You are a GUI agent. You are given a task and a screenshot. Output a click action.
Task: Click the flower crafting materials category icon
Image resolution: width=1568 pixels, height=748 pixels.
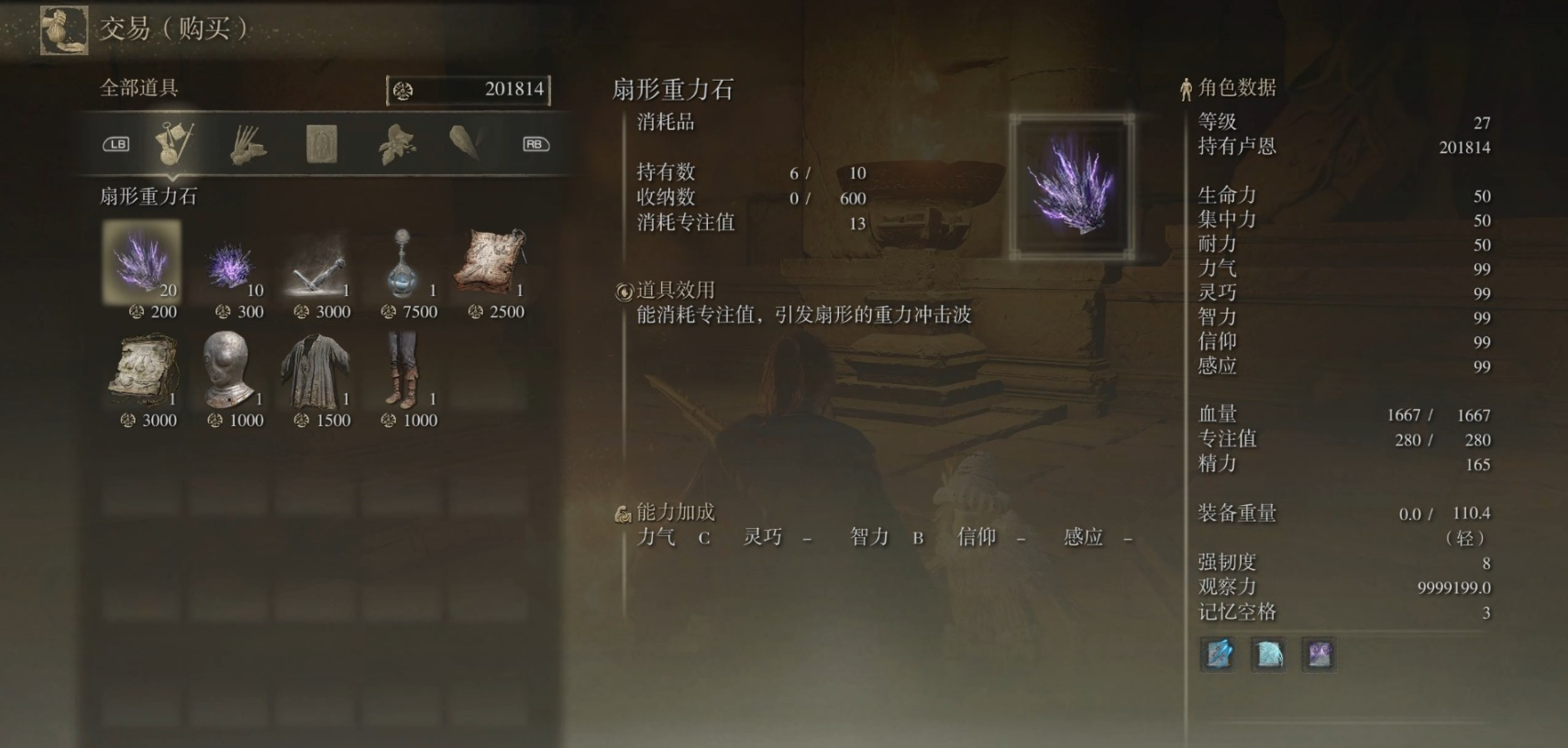(395, 143)
